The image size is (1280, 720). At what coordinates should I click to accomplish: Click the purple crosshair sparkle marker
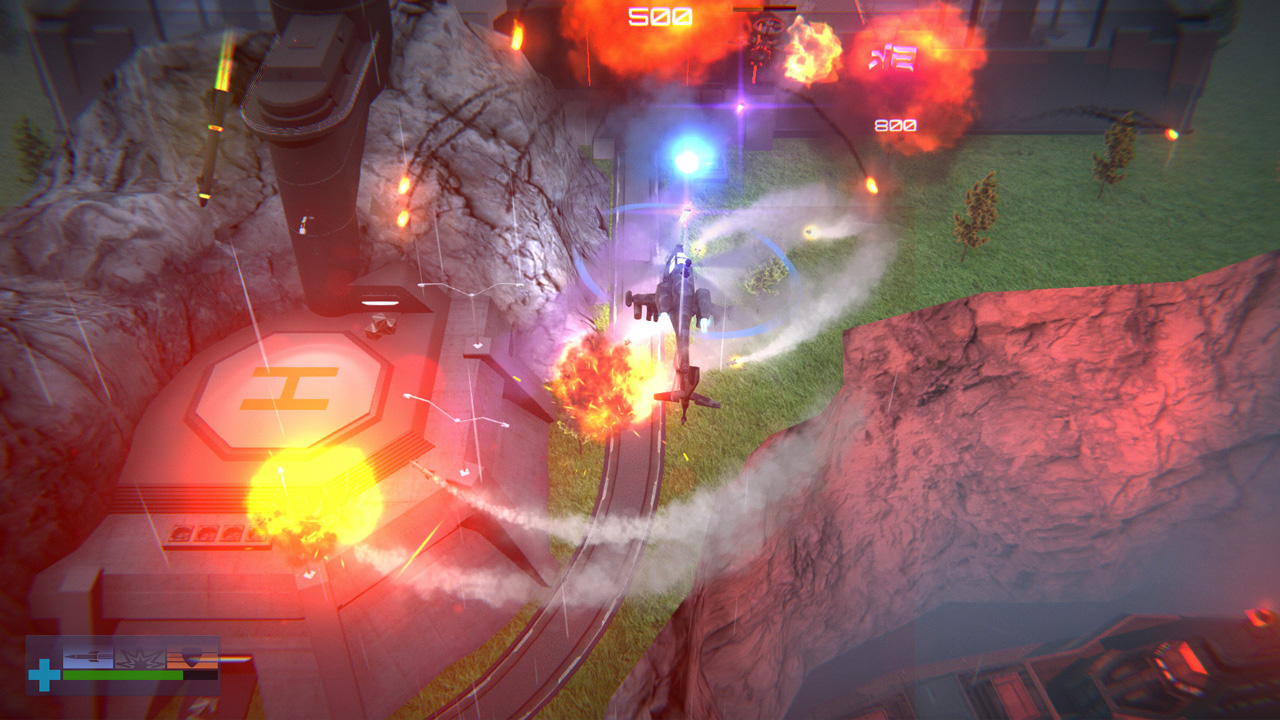point(741,105)
